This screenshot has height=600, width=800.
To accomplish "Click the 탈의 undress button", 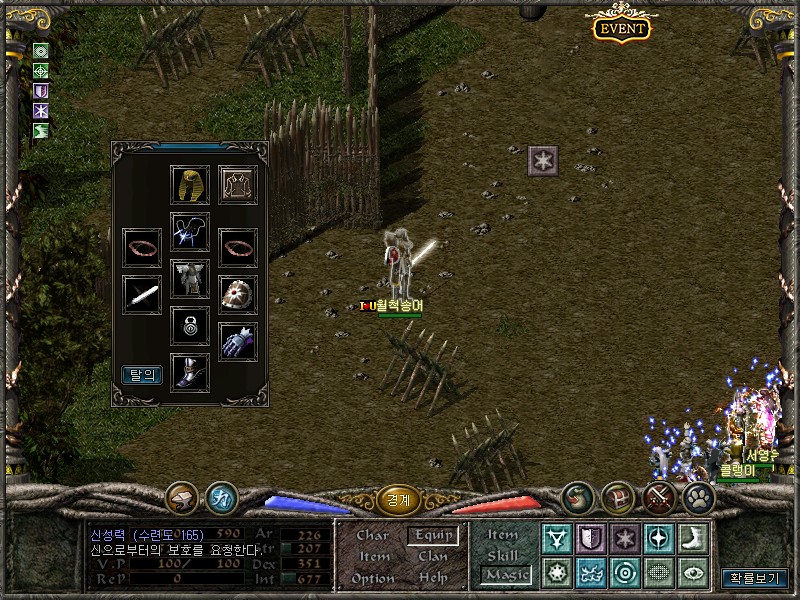I will 142,376.
